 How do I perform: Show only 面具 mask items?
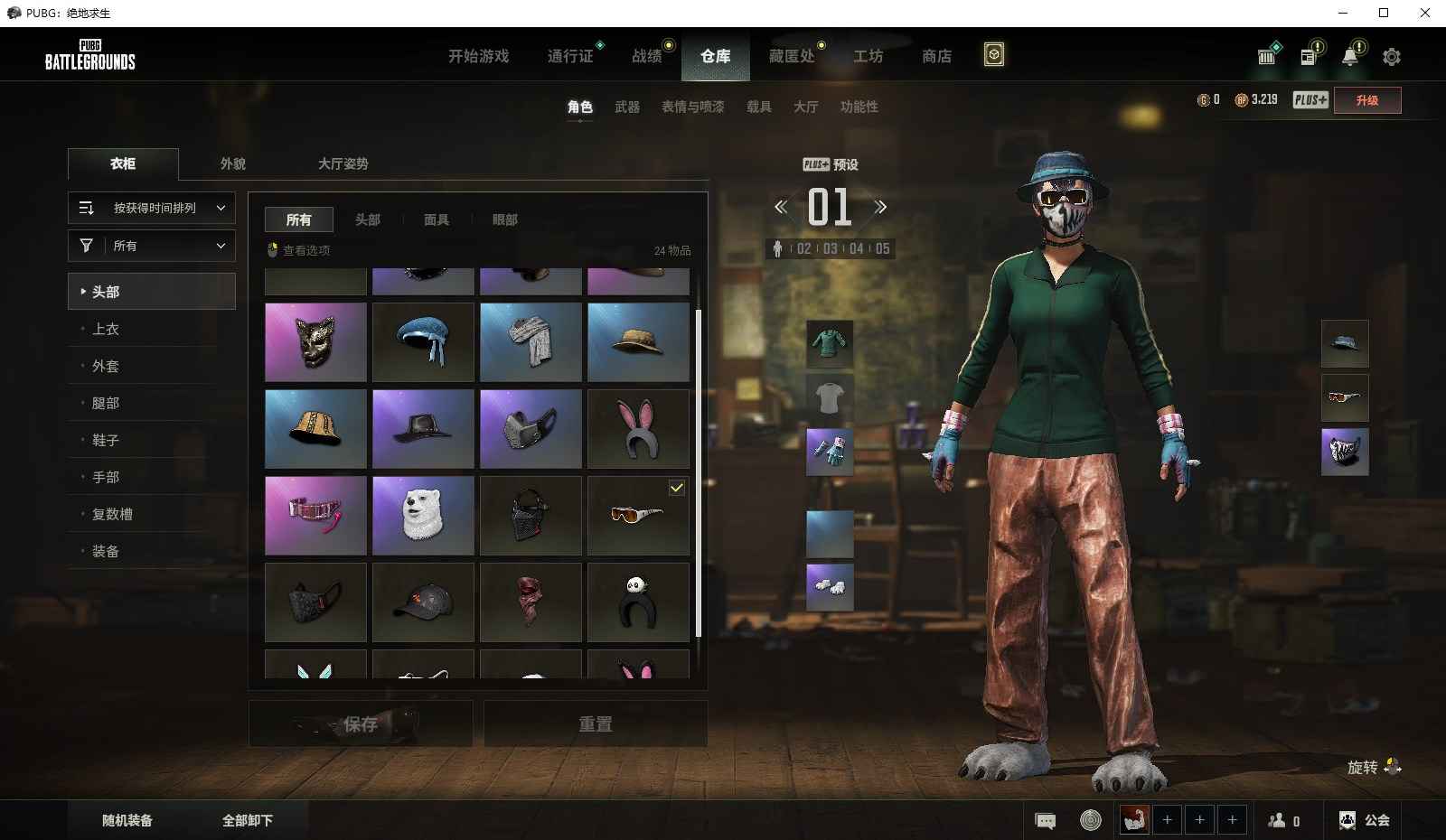click(437, 219)
